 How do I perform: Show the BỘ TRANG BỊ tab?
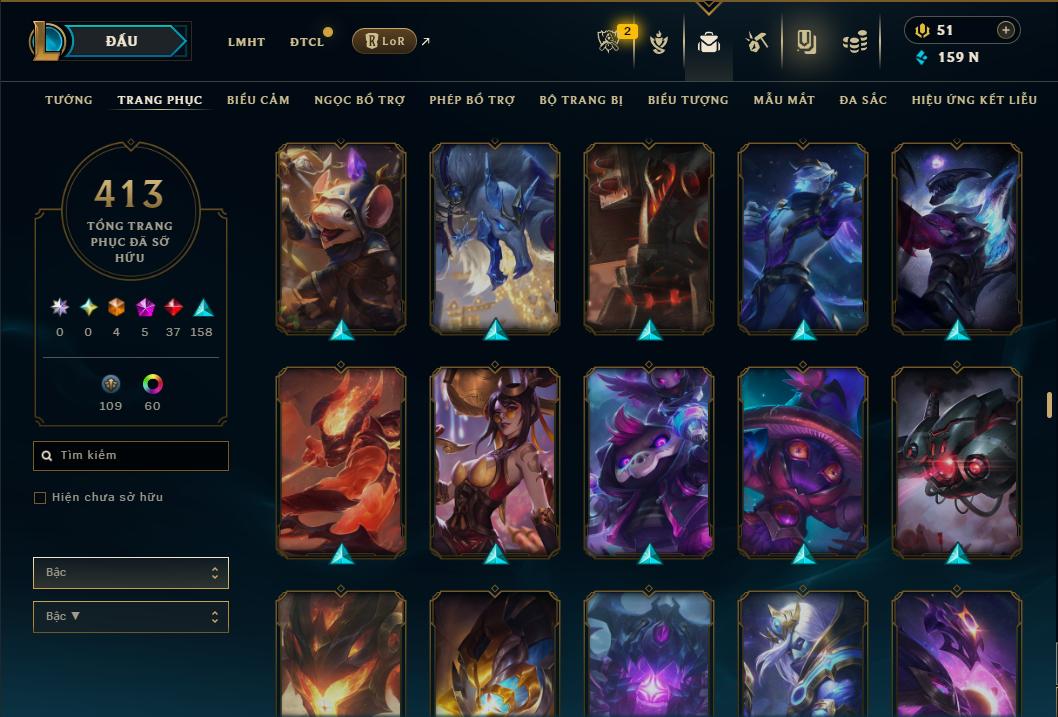click(581, 100)
